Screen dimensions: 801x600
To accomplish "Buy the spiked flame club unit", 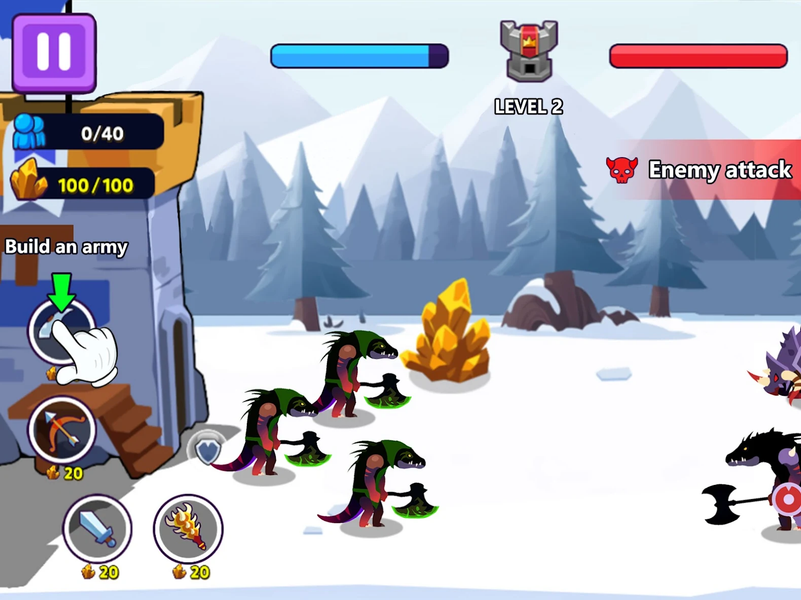I will [188, 528].
